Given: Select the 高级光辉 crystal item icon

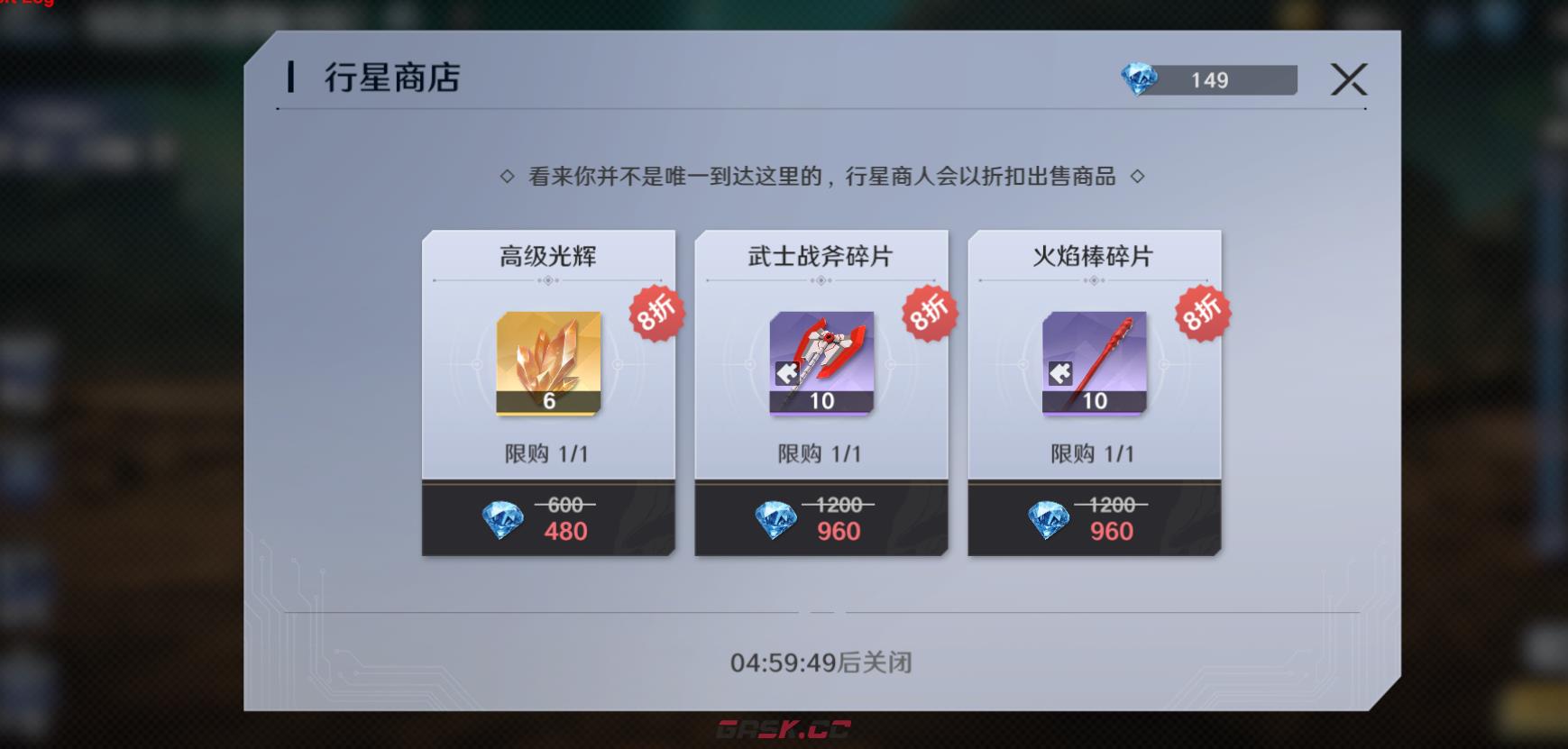Looking at the screenshot, I should (547, 364).
